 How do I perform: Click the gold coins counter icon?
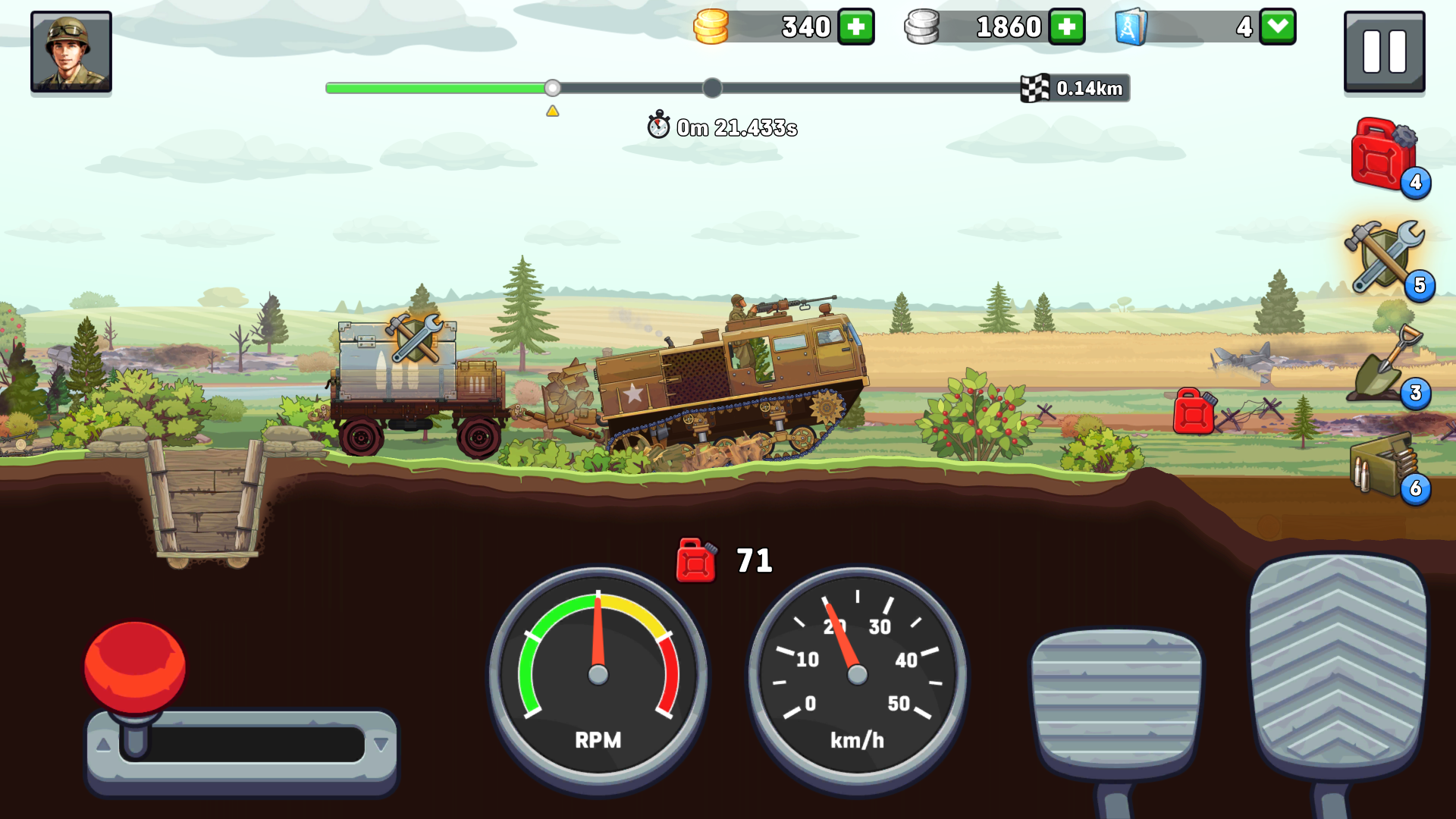[711, 26]
